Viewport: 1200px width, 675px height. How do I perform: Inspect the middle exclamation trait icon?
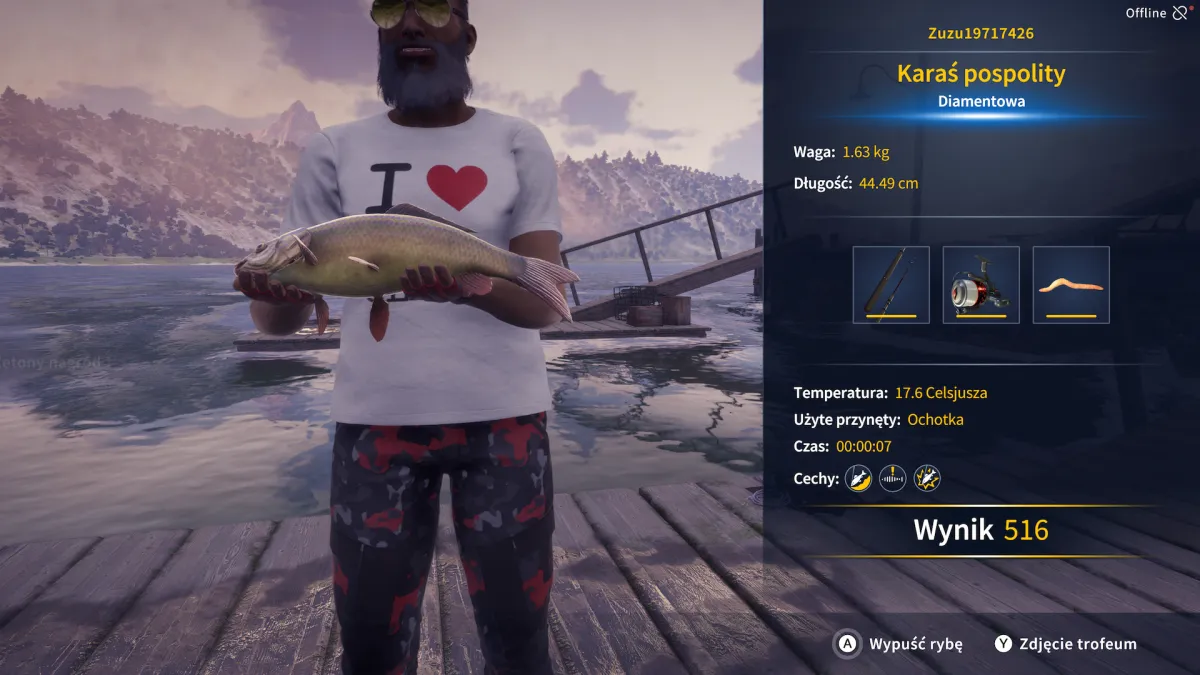pos(892,479)
